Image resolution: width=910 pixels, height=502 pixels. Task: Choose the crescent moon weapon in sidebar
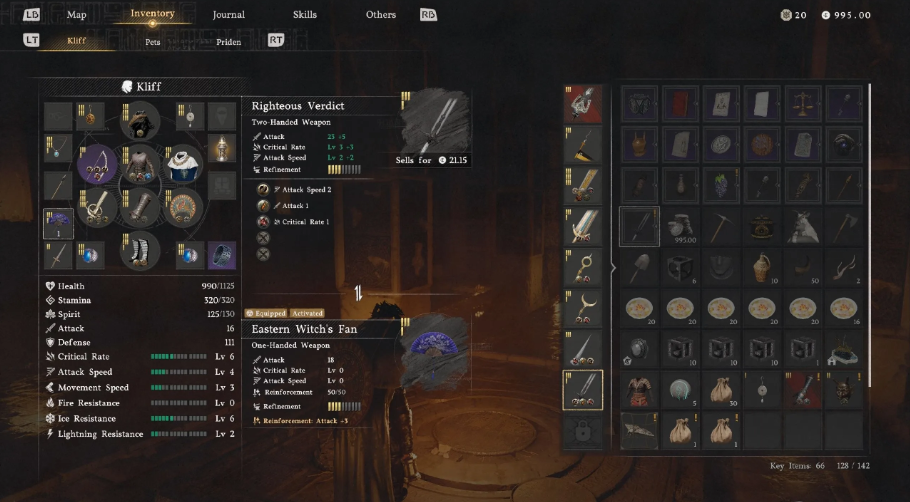(582, 307)
